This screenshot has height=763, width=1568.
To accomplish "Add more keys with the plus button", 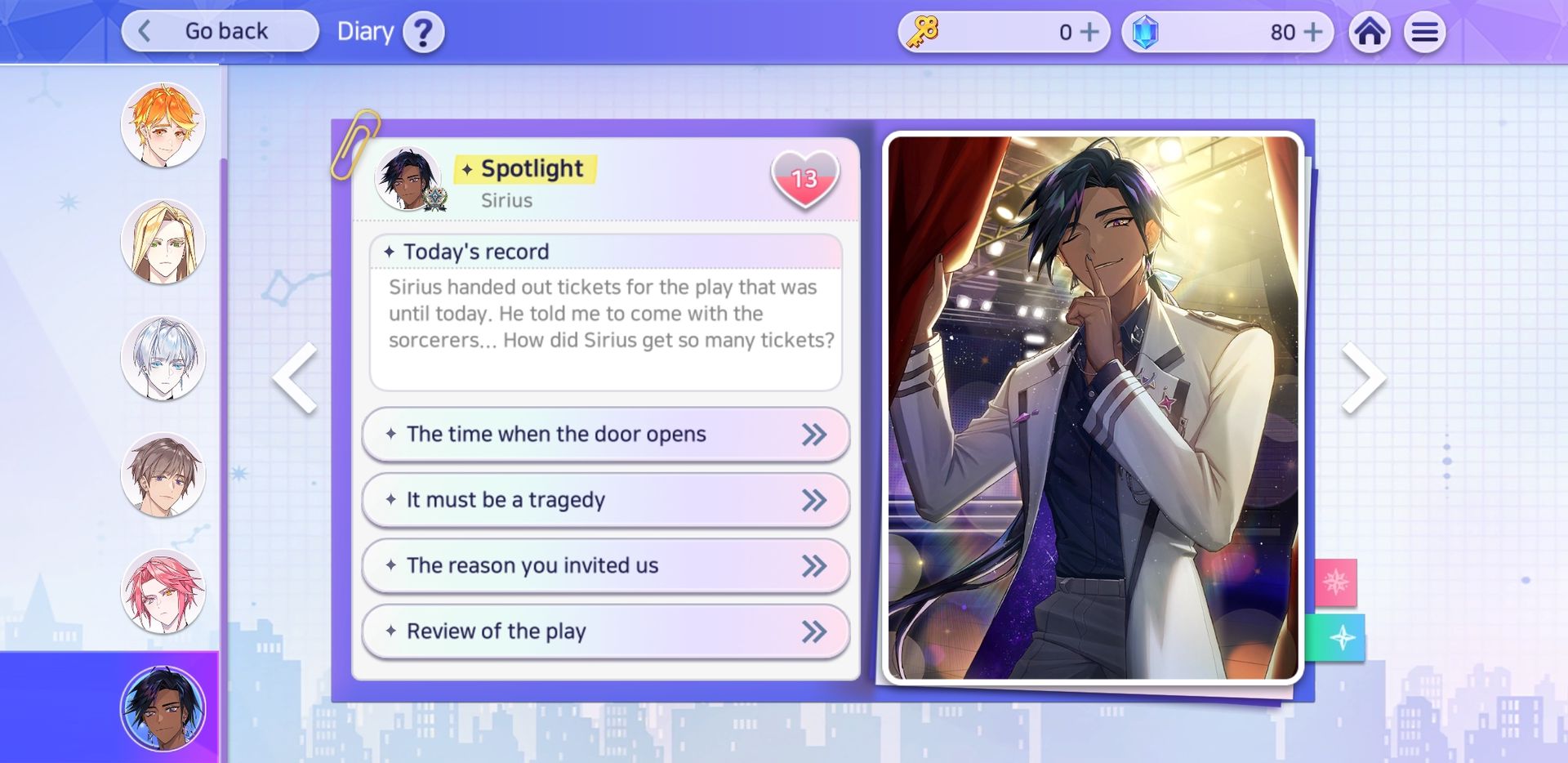I will tap(1089, 32).
